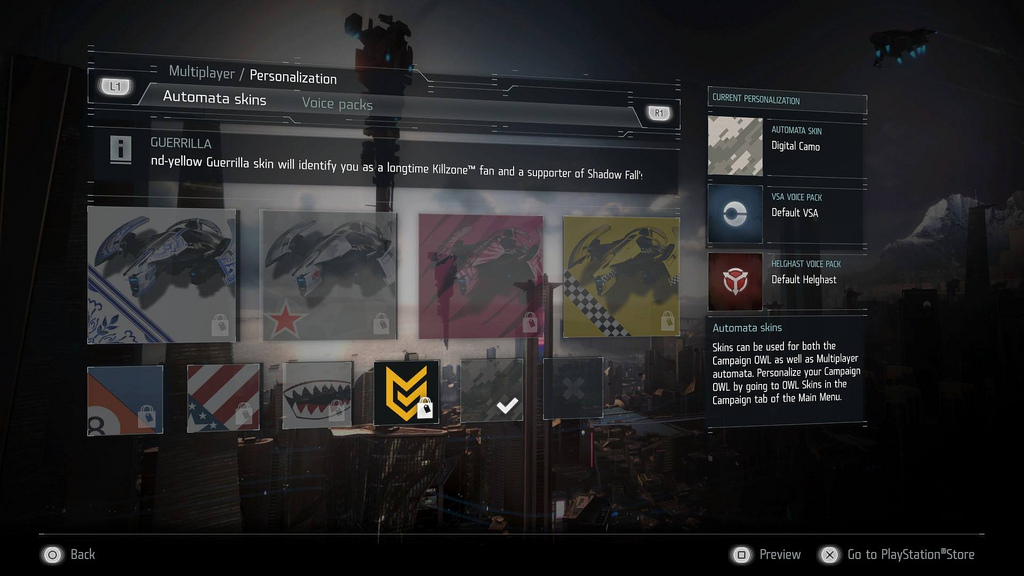
Task: Choose the checkmarked Digital Camo skin
Action: [x=491, y=390]
